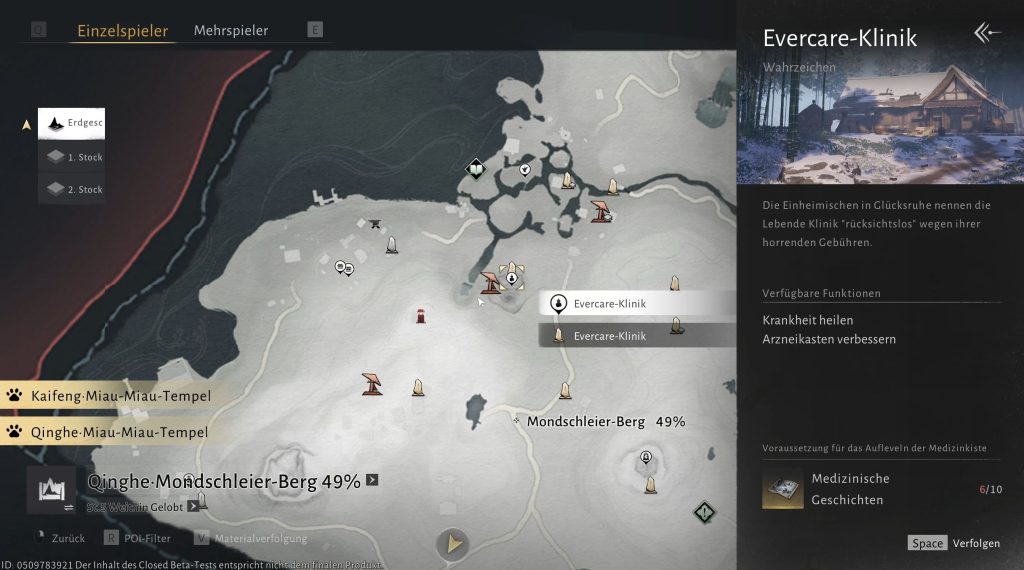Open the POI-Filter
The height and width of the screenshot is (570, 1024).
[145, 539]
